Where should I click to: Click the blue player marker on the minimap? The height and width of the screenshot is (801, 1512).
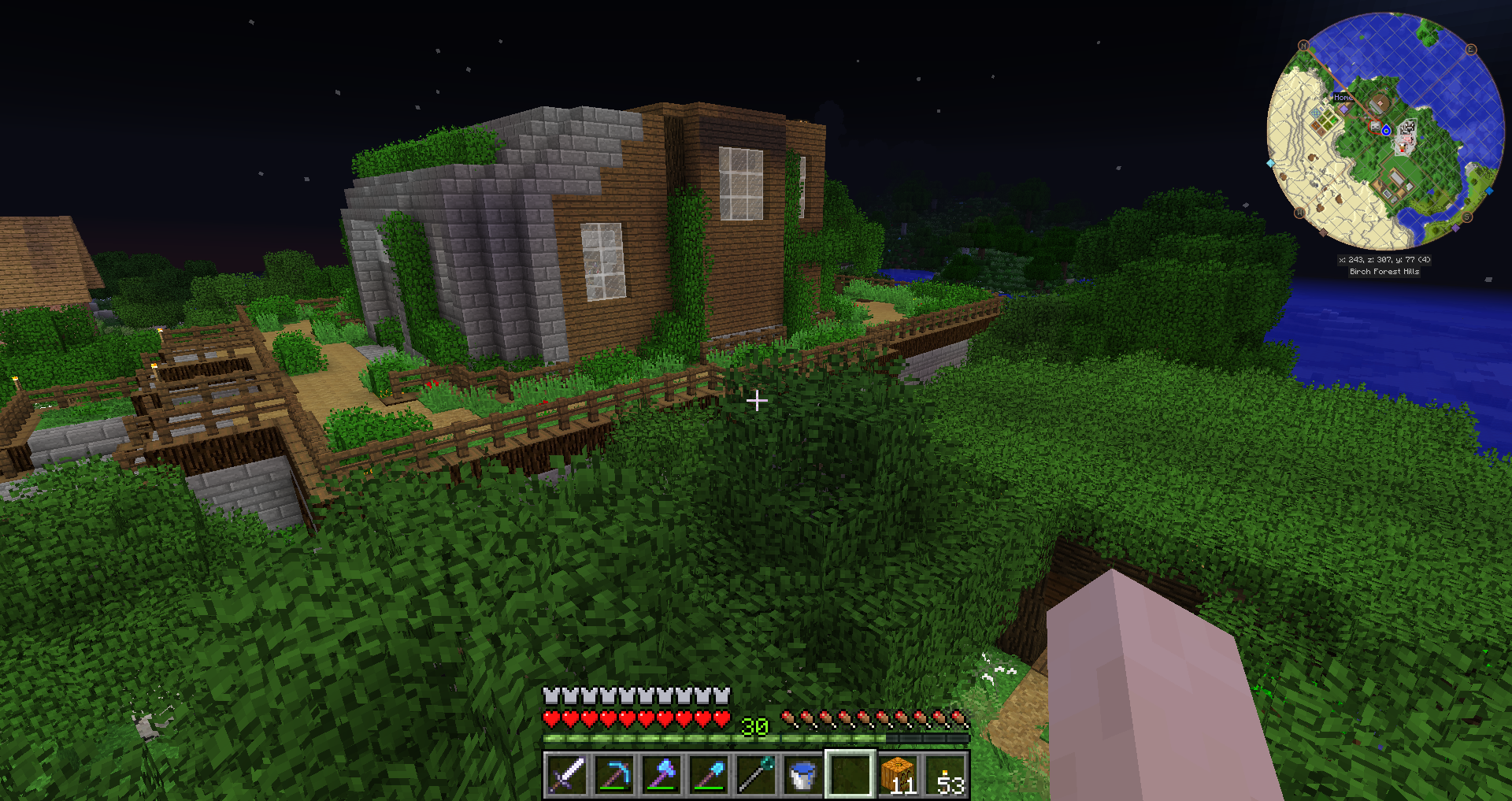click(x=1386, y=131)
